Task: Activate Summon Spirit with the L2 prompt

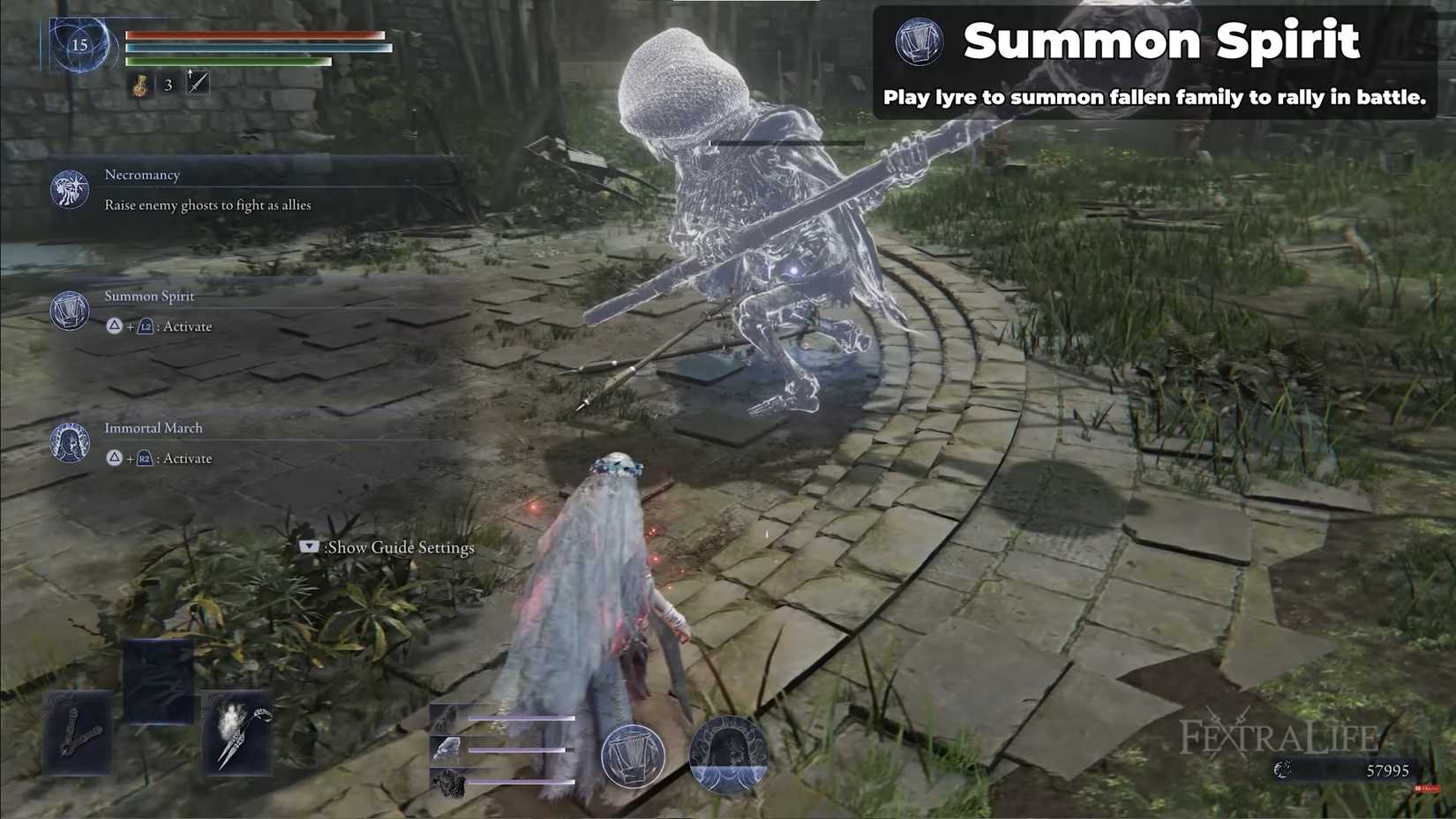Action: (x=144, y=327)
